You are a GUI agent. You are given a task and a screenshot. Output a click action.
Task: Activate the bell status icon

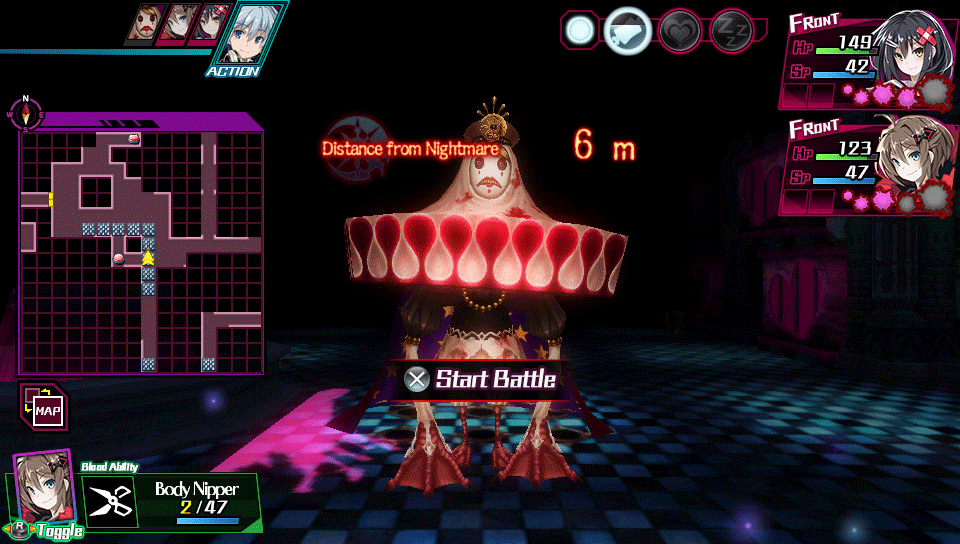[628, 31]
